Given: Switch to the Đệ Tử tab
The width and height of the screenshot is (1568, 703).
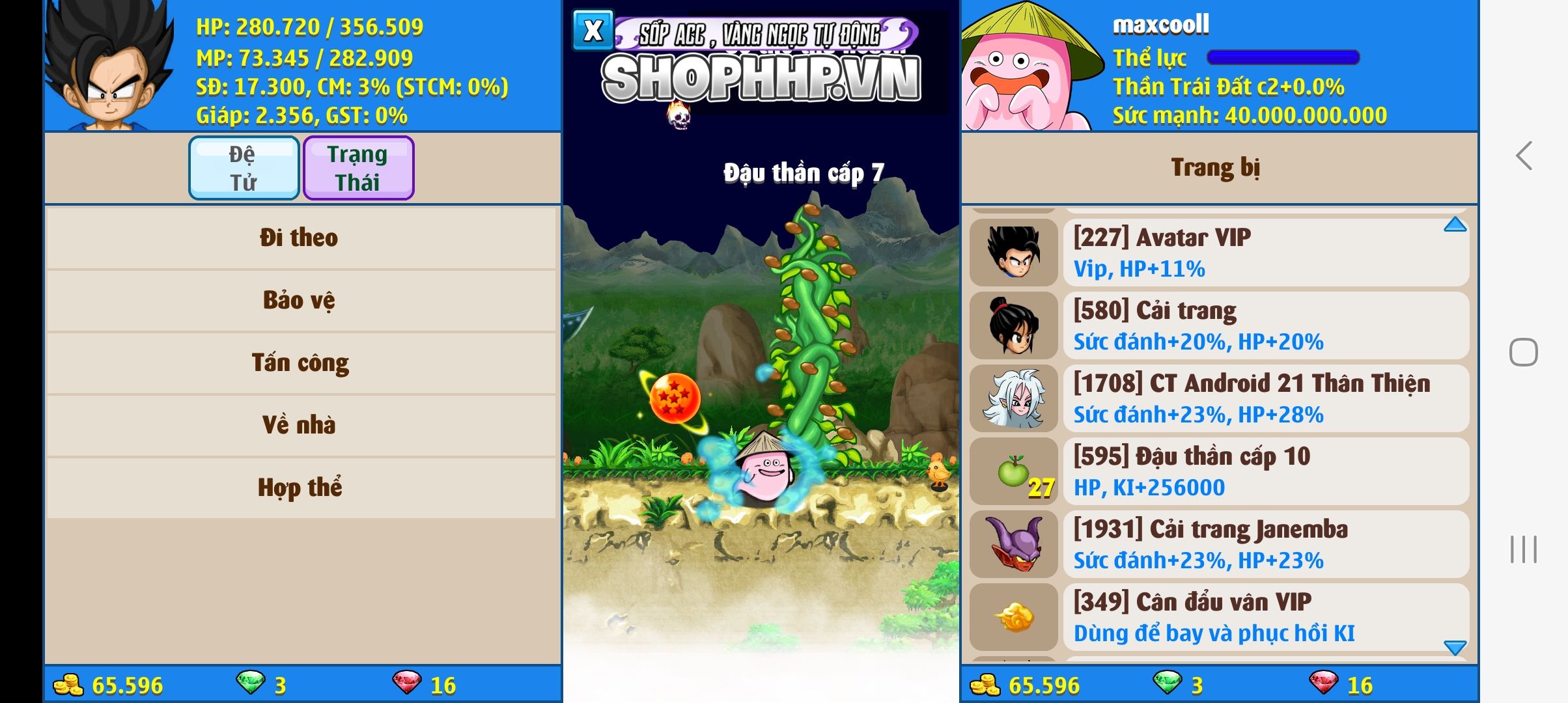Looking at the screenshot, I should pyautogui.click(x=244, y=167).
